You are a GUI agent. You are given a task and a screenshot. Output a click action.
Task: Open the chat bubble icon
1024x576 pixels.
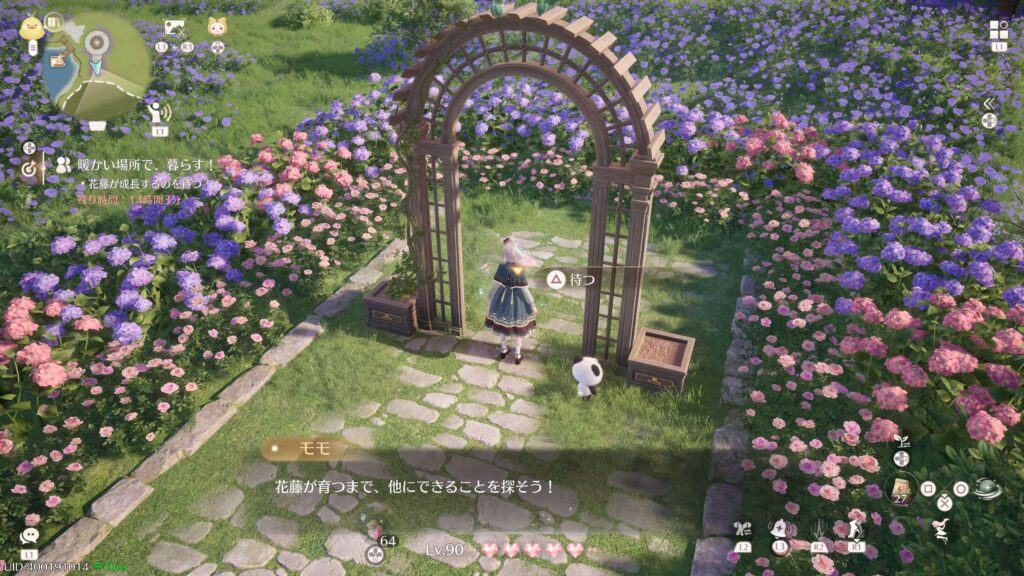(28, 535)
